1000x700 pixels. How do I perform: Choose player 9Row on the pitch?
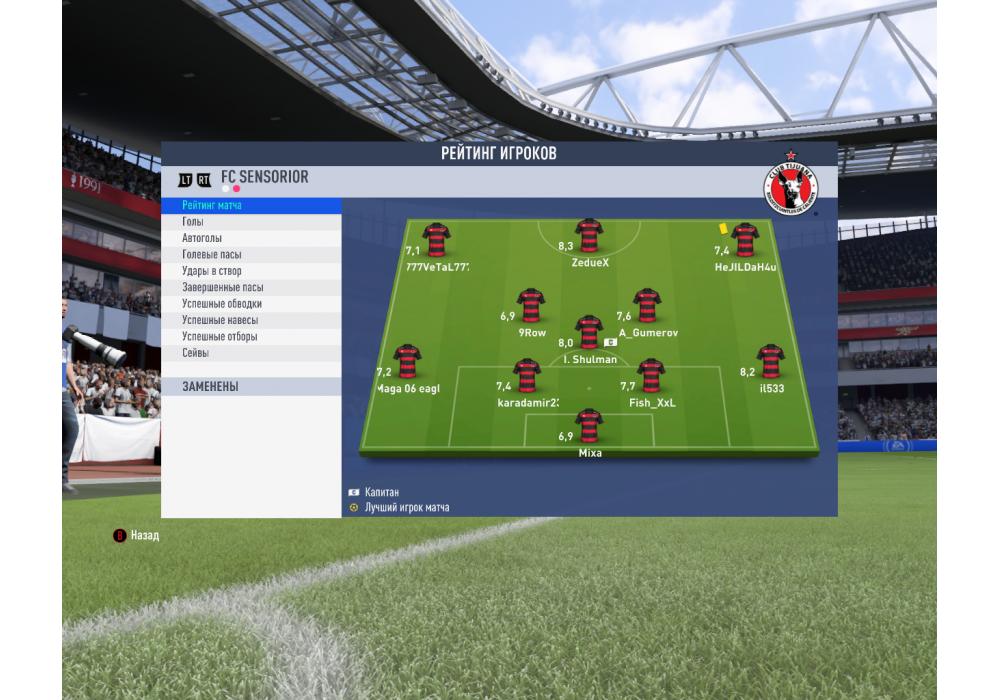click(531, 307)
